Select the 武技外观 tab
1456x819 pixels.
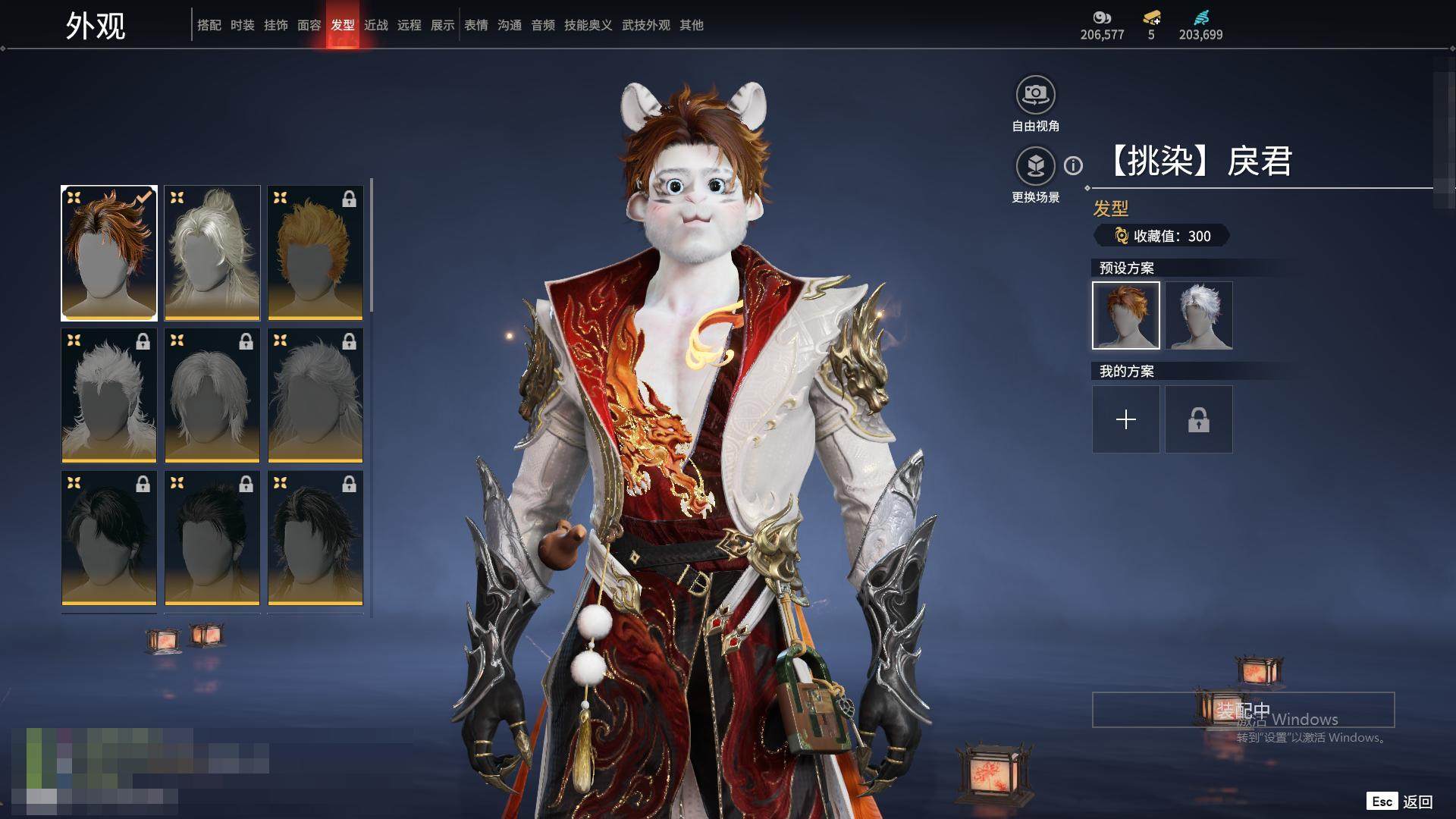point(645,25)
